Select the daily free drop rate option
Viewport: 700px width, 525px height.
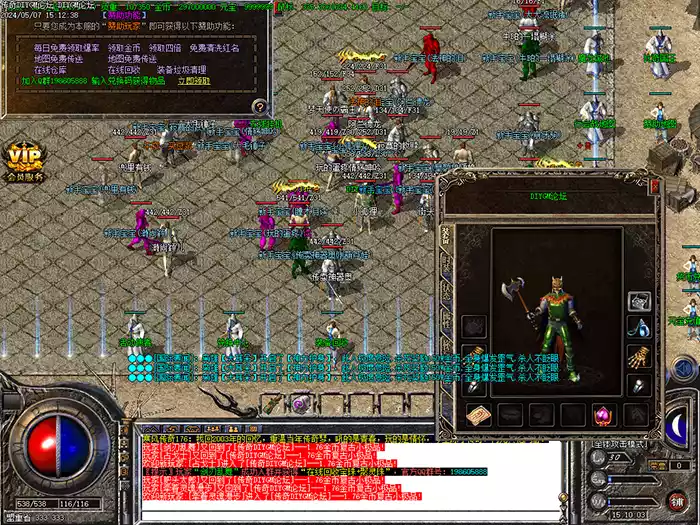pyautogui.click(x=65, y=48)
